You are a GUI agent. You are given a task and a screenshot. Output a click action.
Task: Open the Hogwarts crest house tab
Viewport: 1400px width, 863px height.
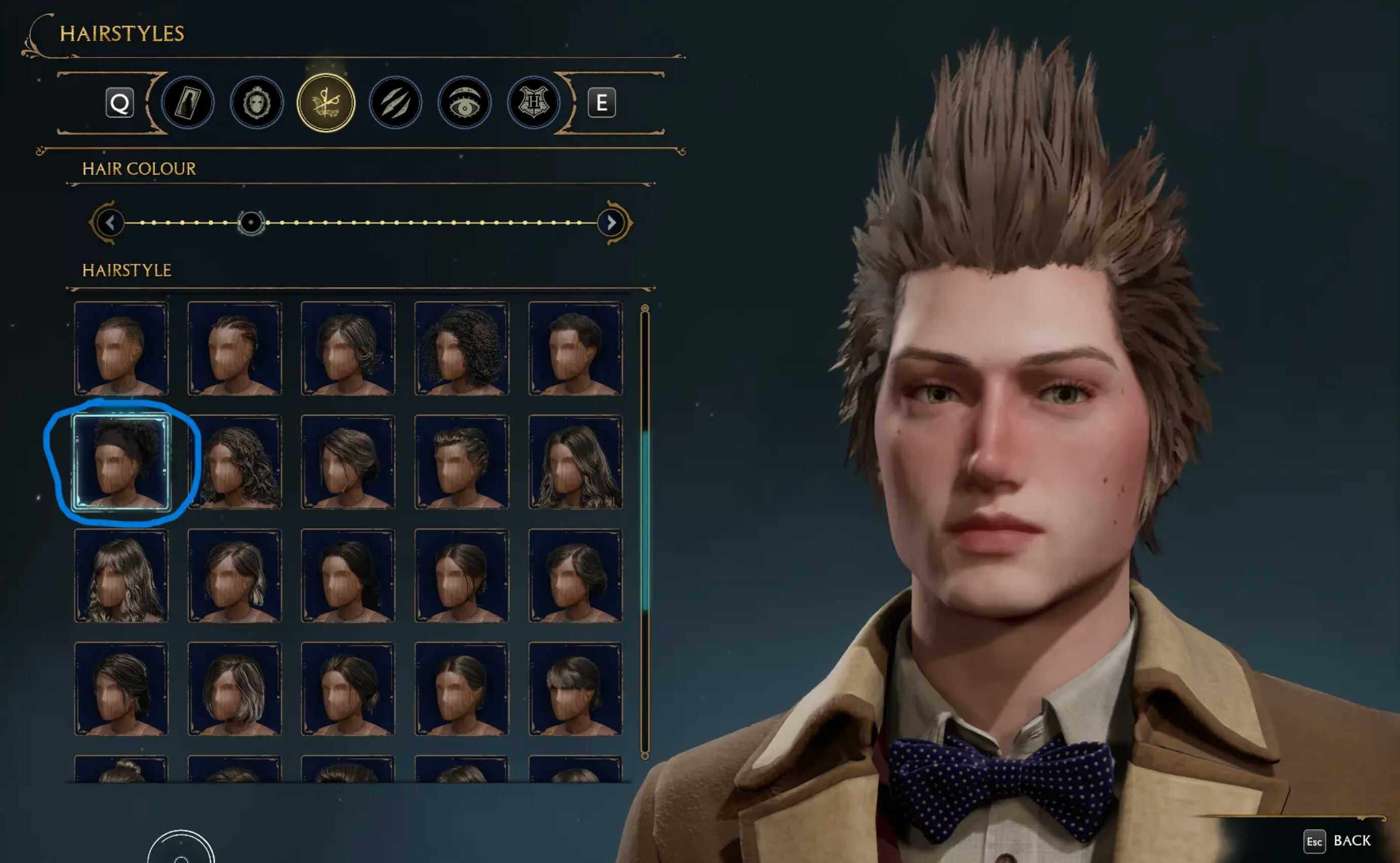[x=533, y=103]
